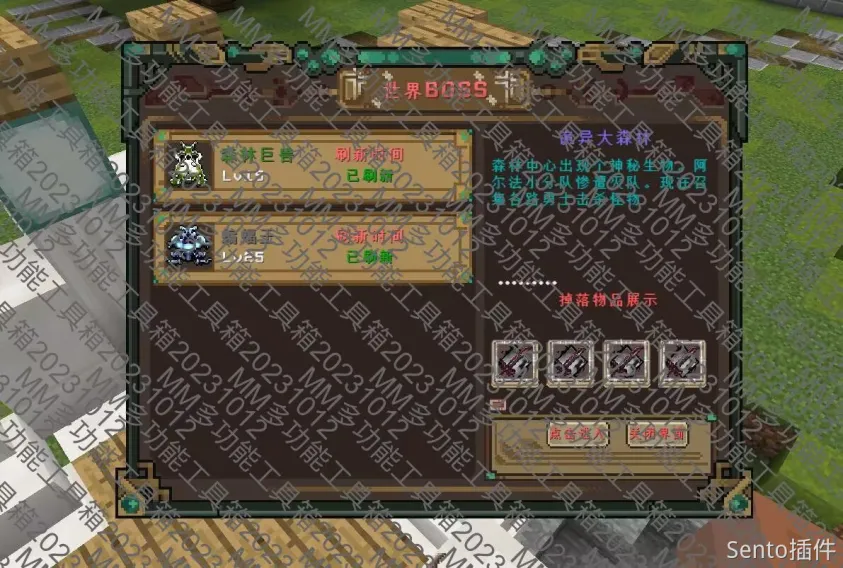Click the 点击进入 enter button

pos(578,434)
